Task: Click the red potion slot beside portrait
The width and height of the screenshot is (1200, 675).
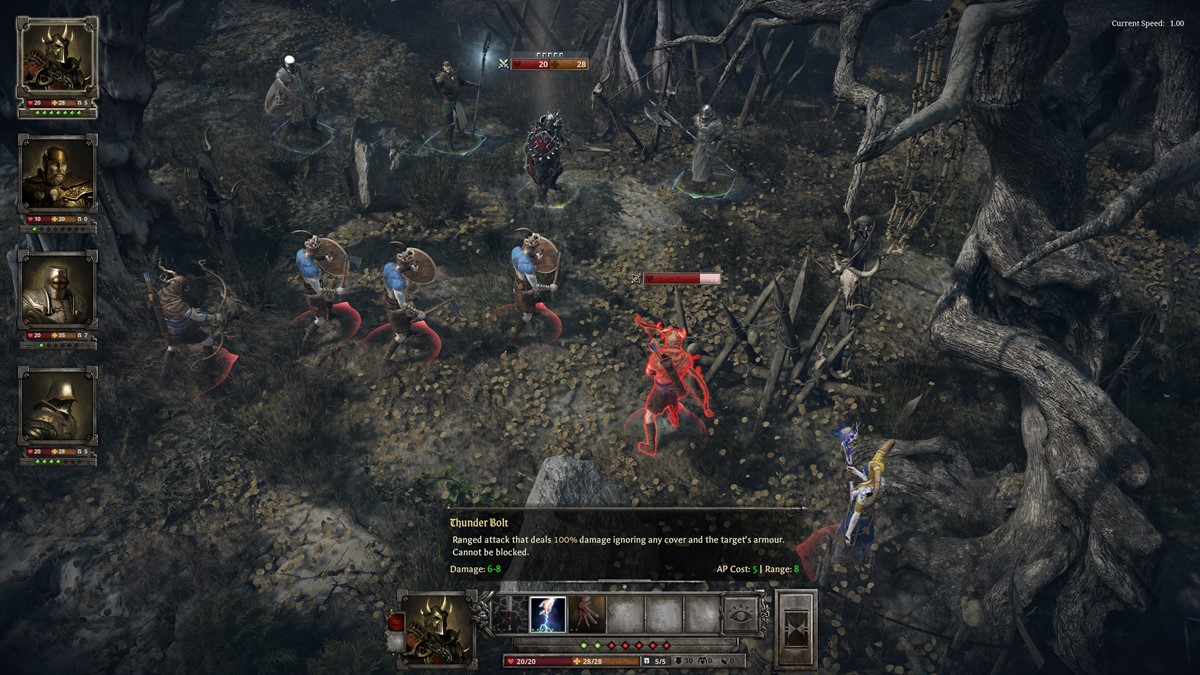Action: coord(393,621)
